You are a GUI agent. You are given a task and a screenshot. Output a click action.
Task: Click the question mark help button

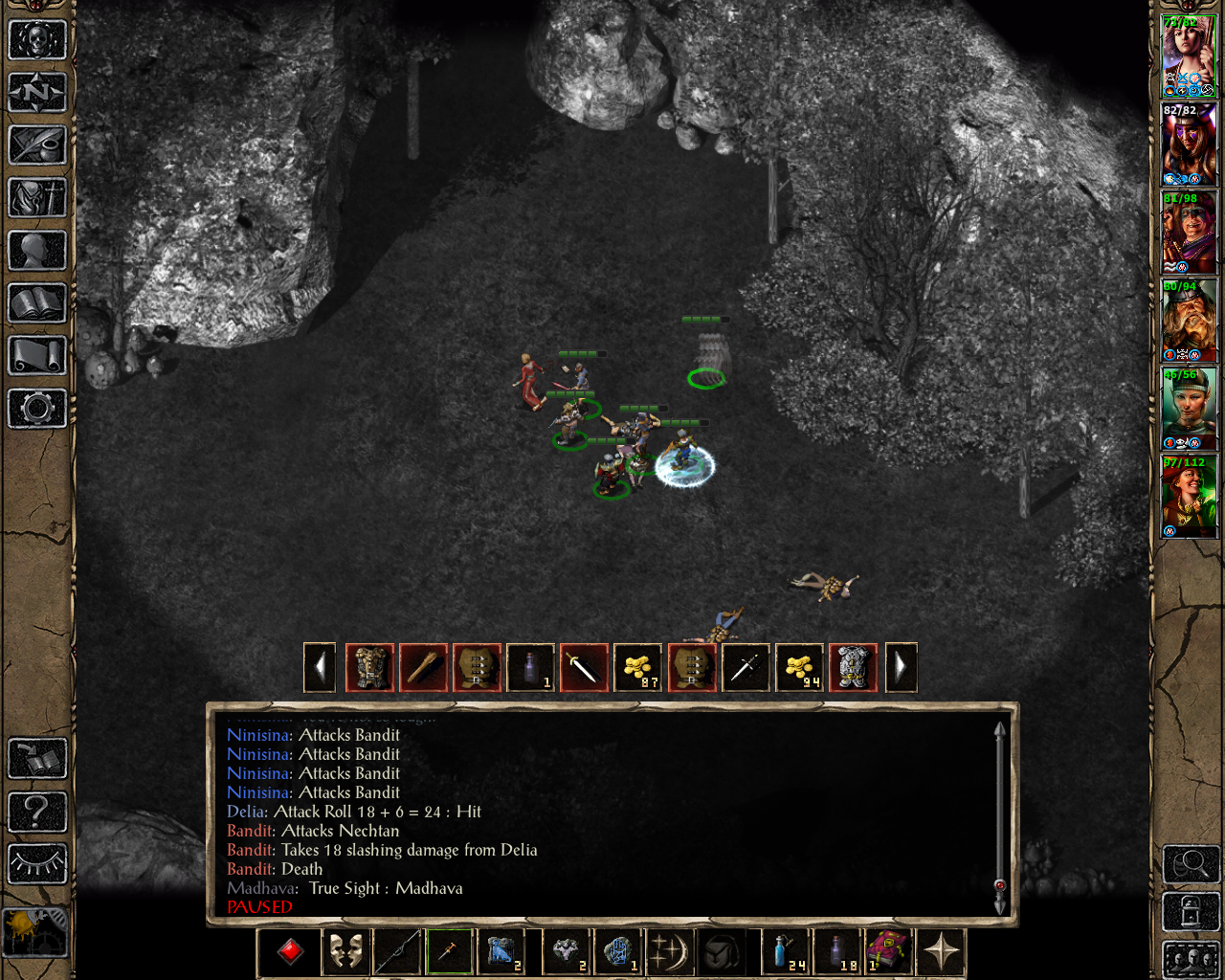37,812
